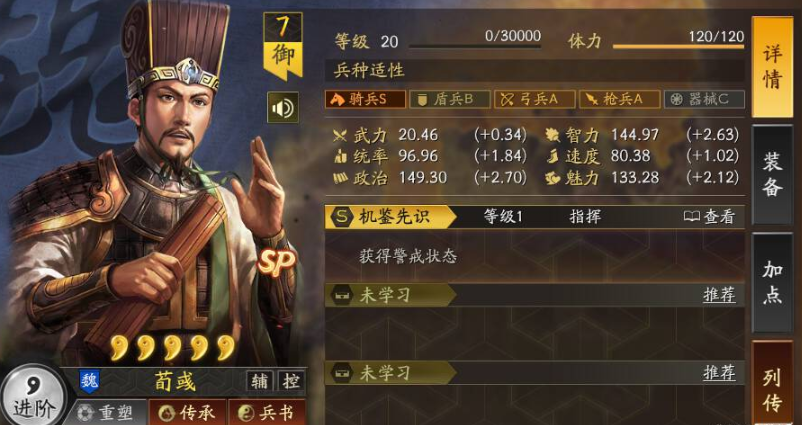Screen dimensions: 802x425
Task: Click the 进阶 advancement button
Action: 32,398
